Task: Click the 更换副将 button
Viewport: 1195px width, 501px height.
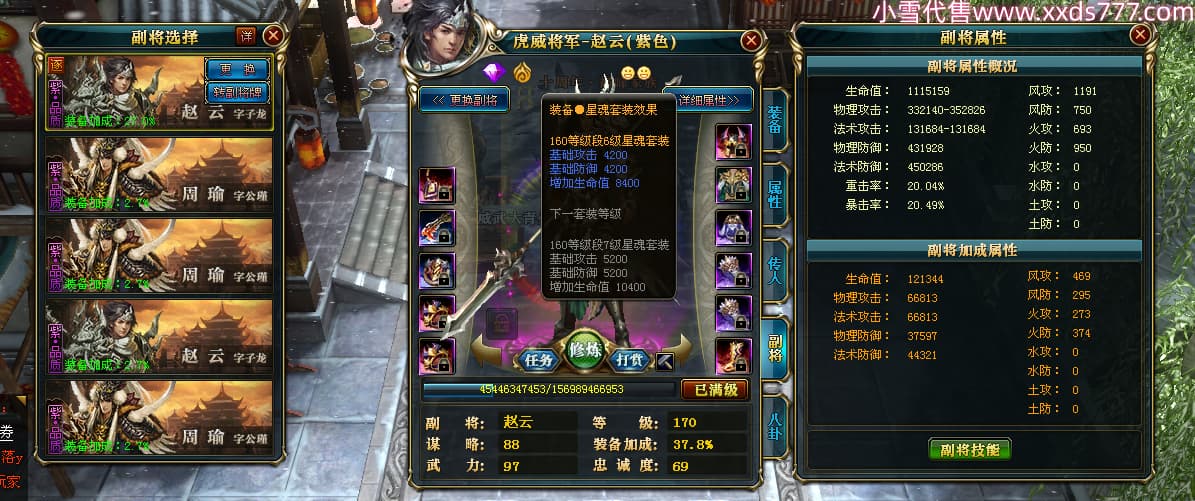Action: [x=465, y=99]
